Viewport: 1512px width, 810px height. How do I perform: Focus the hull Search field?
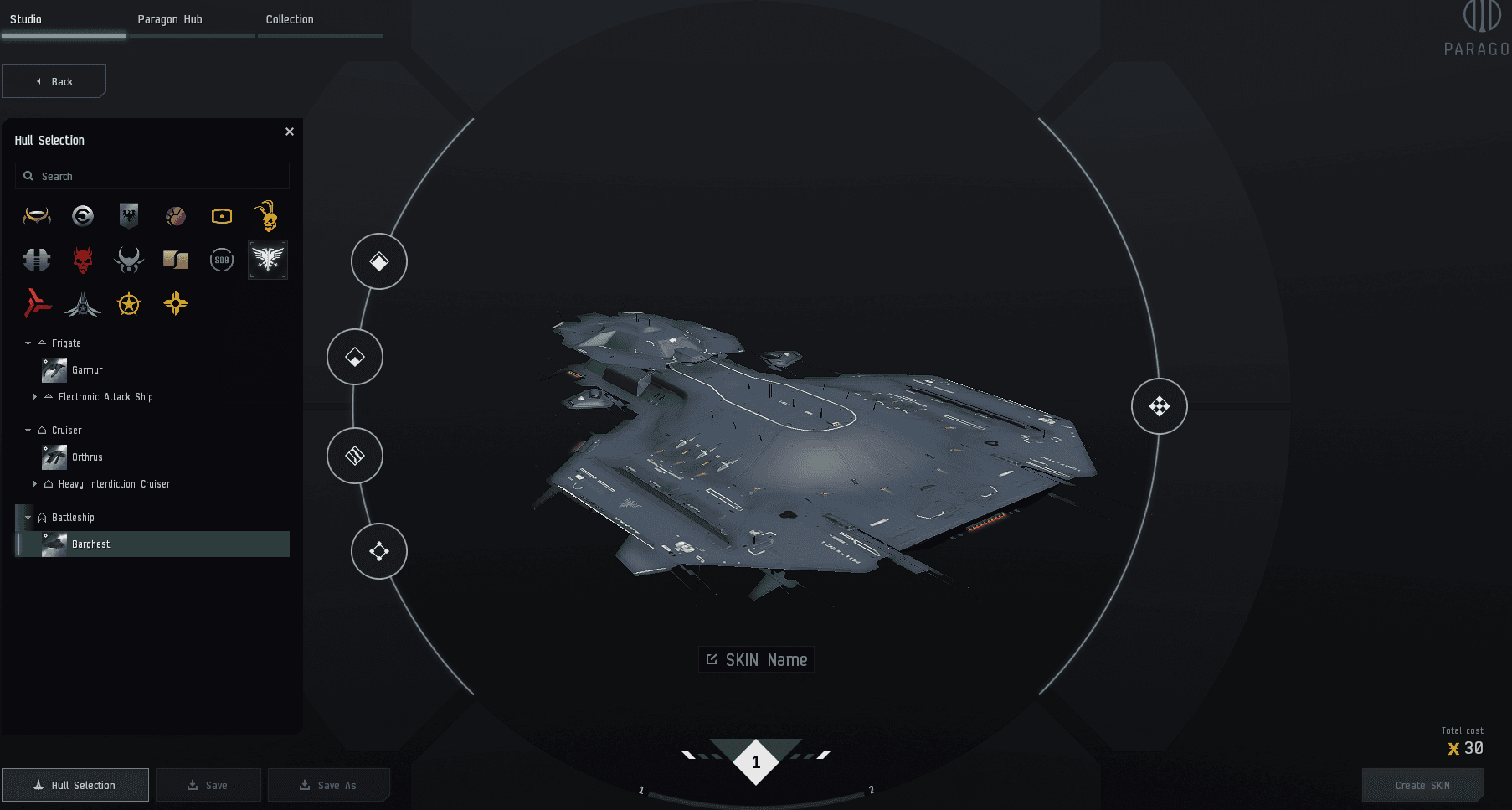pos(159,176)
